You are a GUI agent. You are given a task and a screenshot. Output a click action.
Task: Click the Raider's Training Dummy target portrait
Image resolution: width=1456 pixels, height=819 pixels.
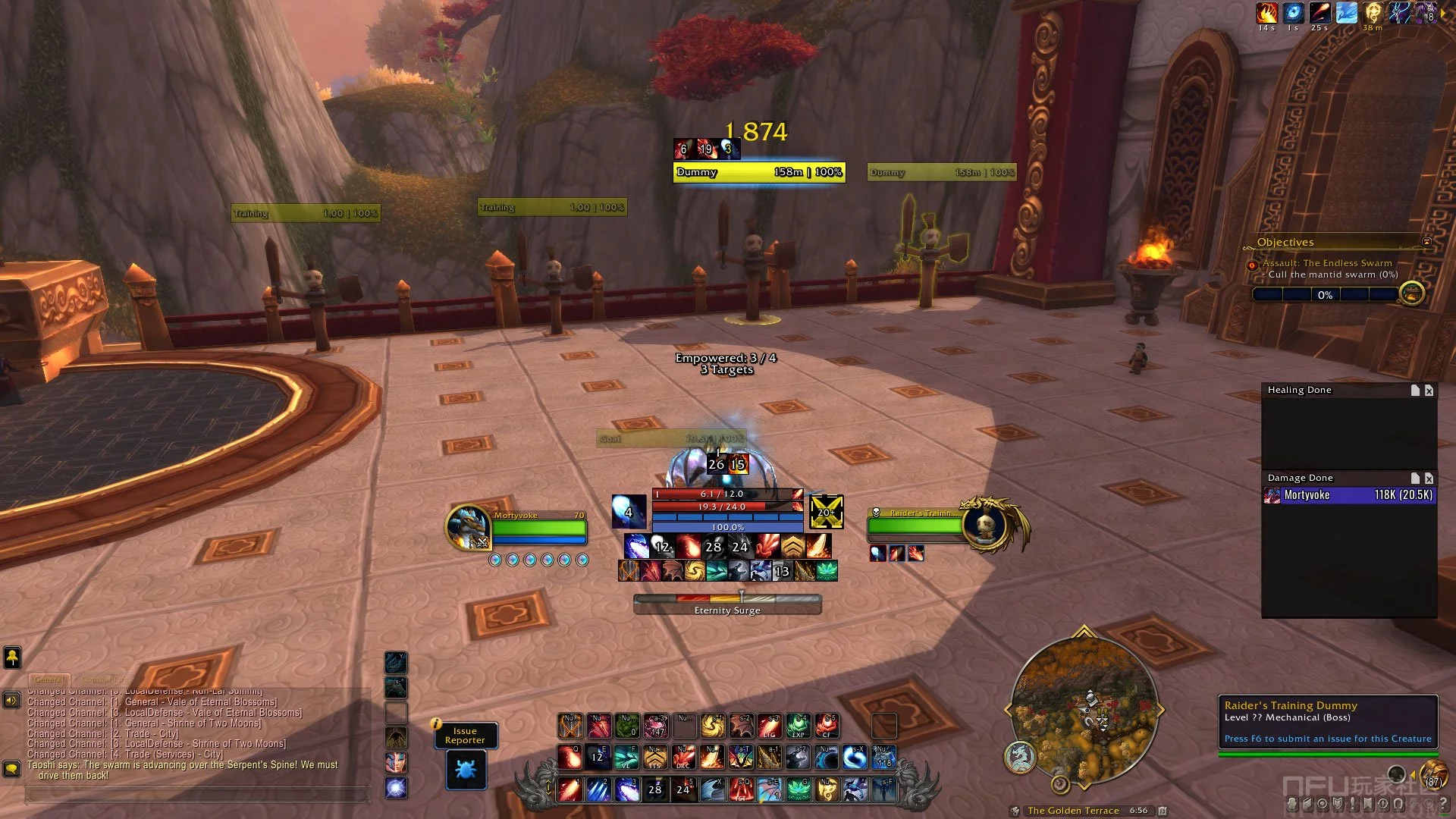click(x=986, y=525)
